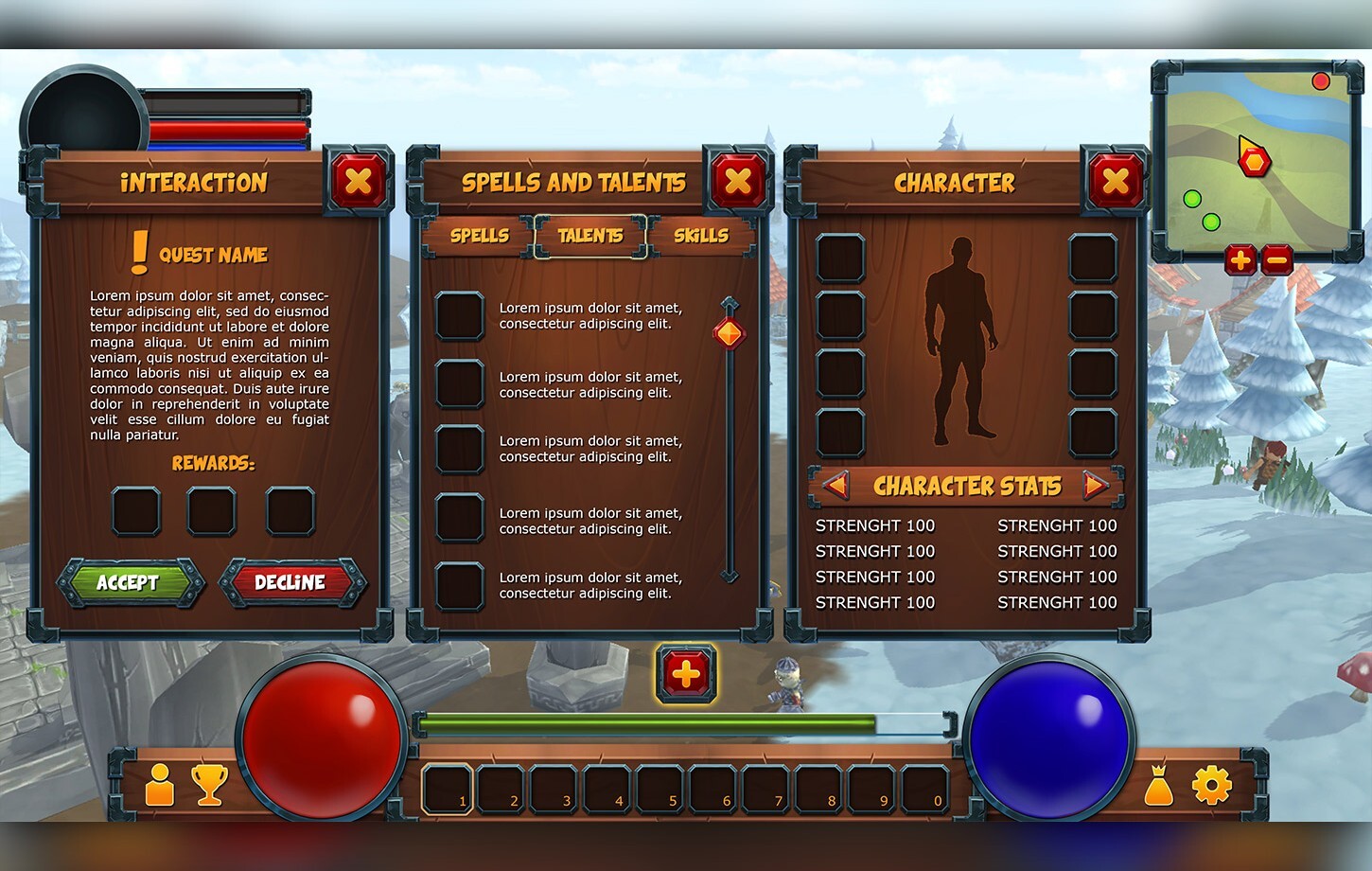Switch to the Spells tab
This screenshot has width=1372, height=871.
[x=481, y=236]
